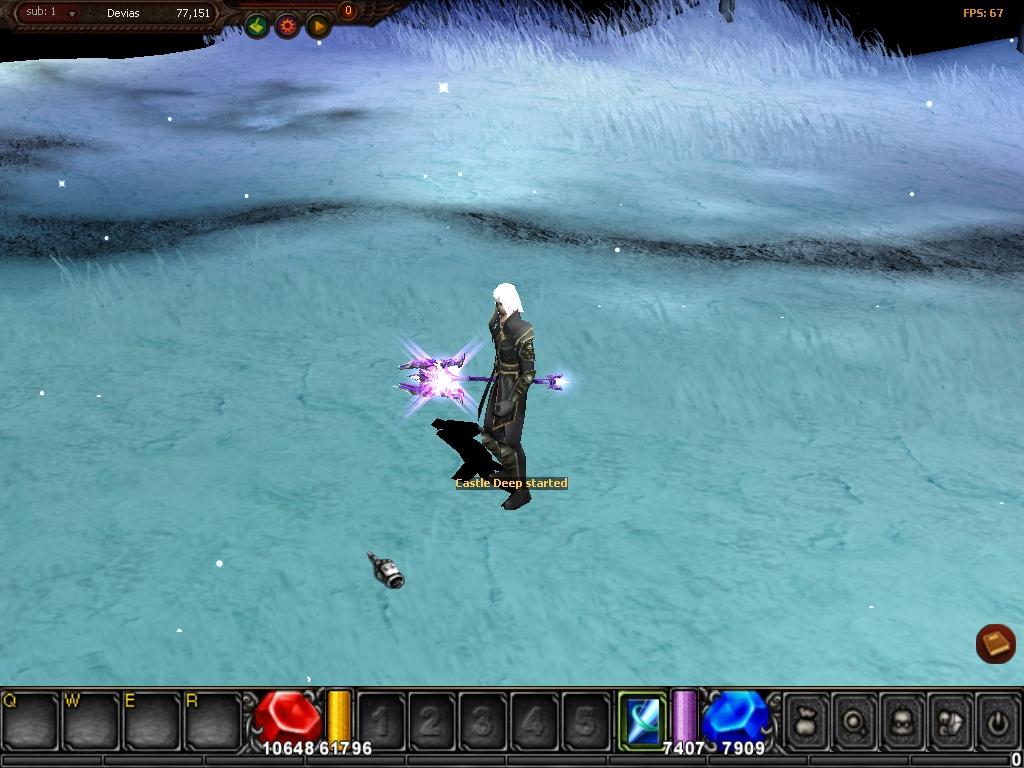Click the button left of the power icon

click(950, 719)
